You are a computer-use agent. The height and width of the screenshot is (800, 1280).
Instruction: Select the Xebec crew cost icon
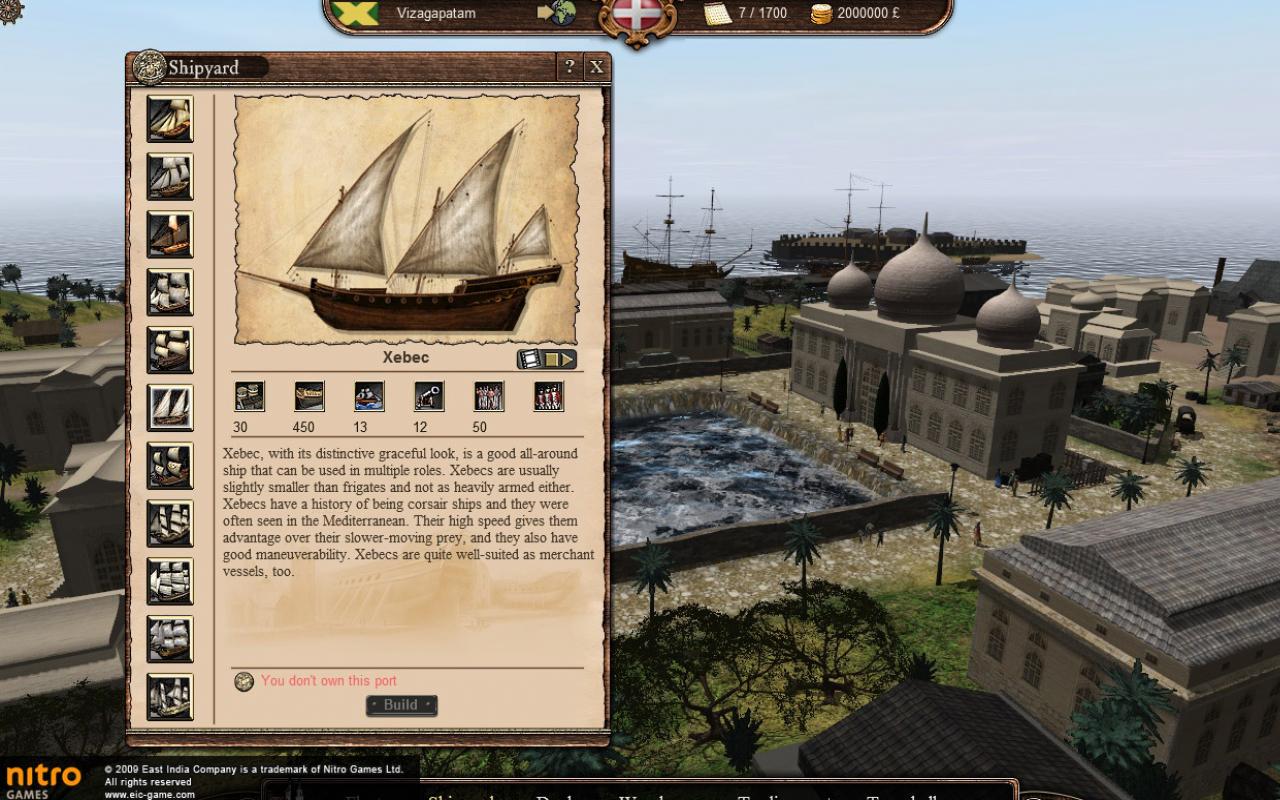[250, 396]
